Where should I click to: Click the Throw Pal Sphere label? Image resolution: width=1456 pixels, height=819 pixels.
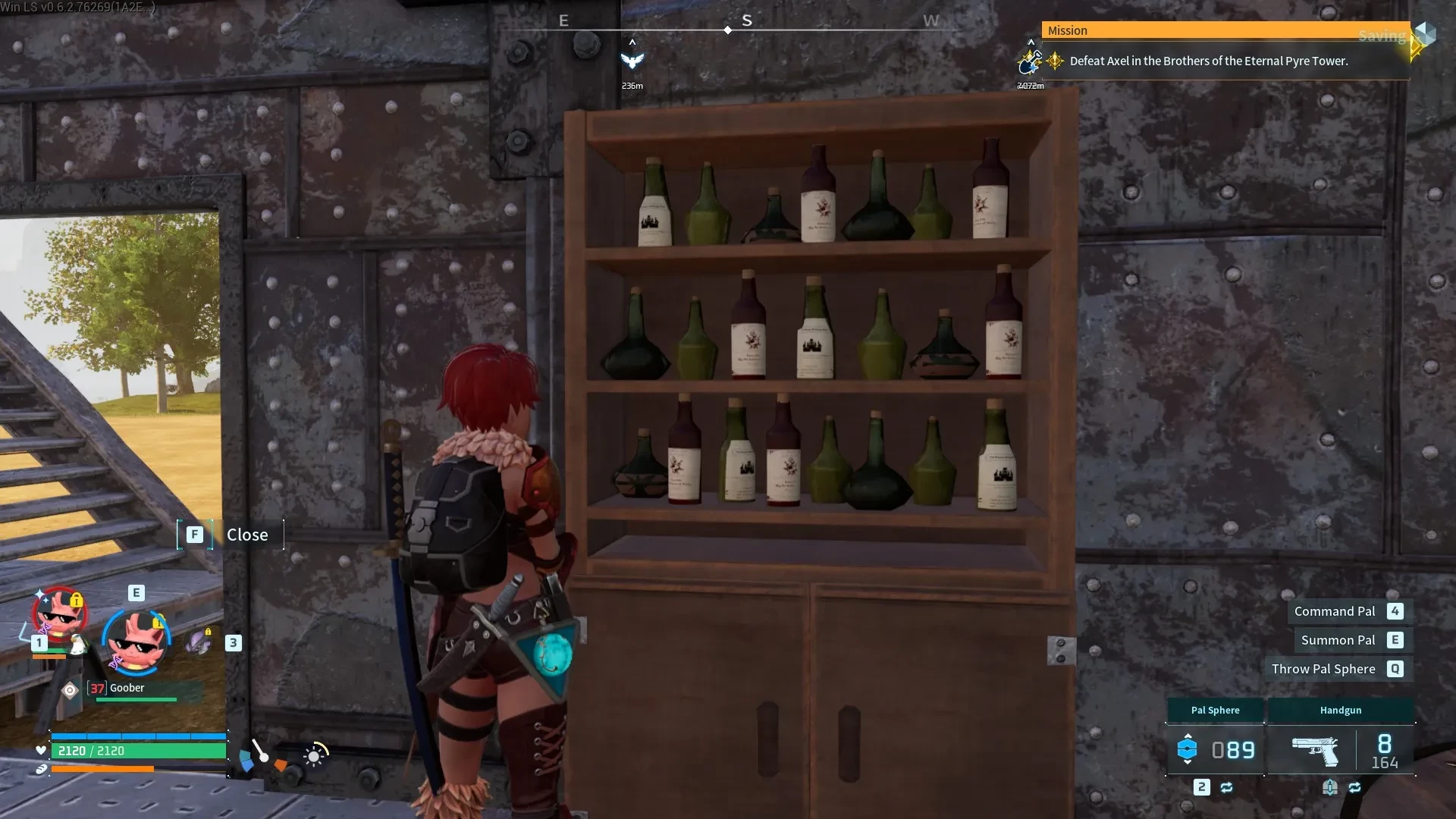click(x=1323, y=669)
